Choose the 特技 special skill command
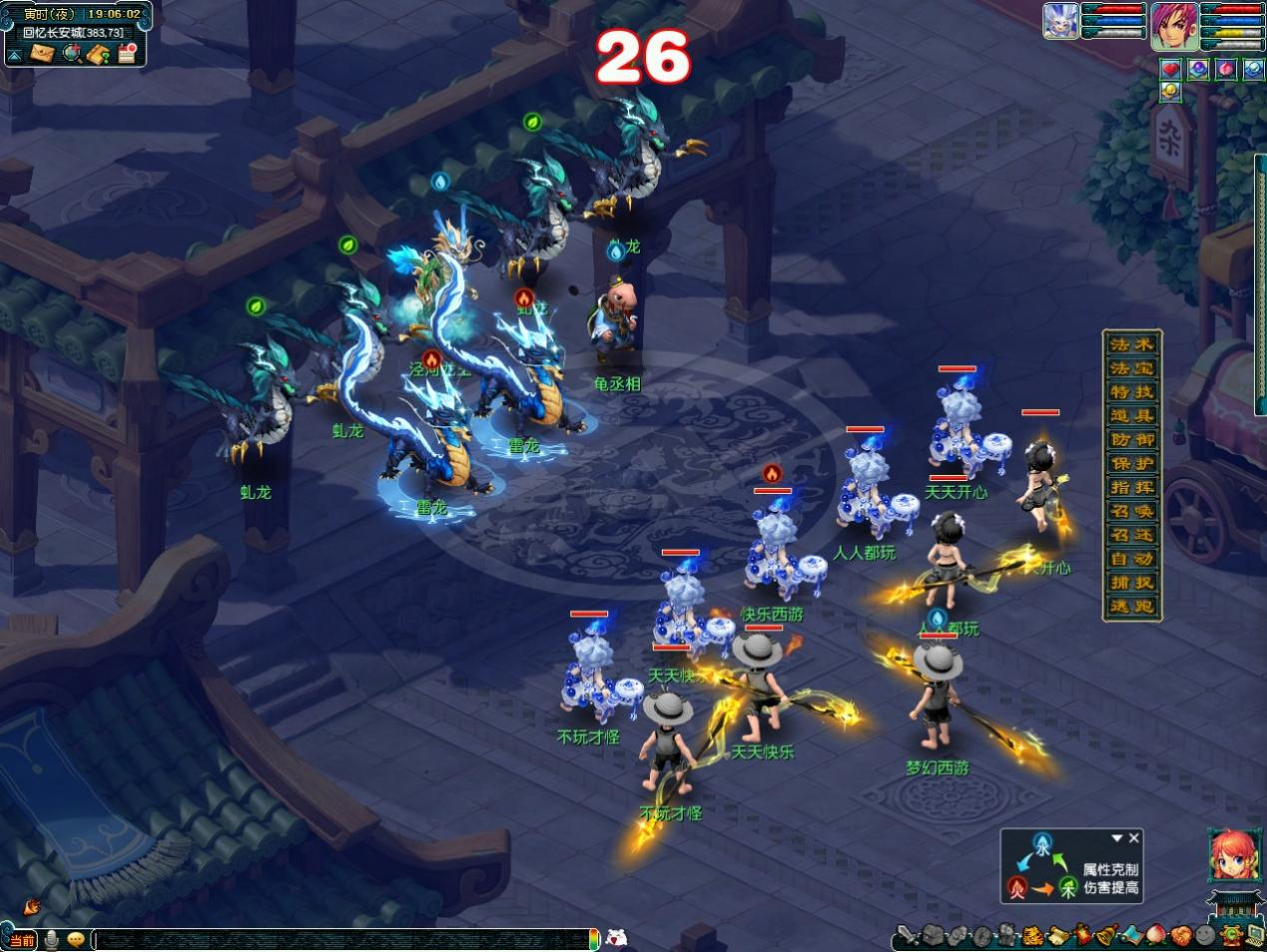This screenshot has height=952, width=1267. (1131, 392)
